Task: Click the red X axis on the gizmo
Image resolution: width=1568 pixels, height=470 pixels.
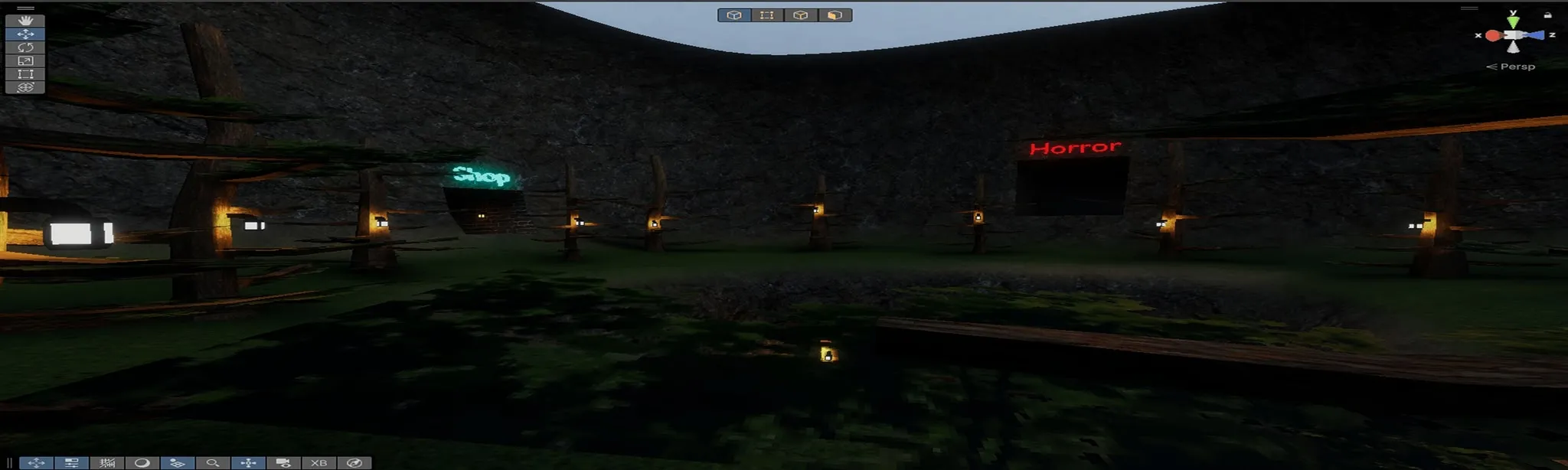Action: tap(1491, 35)
